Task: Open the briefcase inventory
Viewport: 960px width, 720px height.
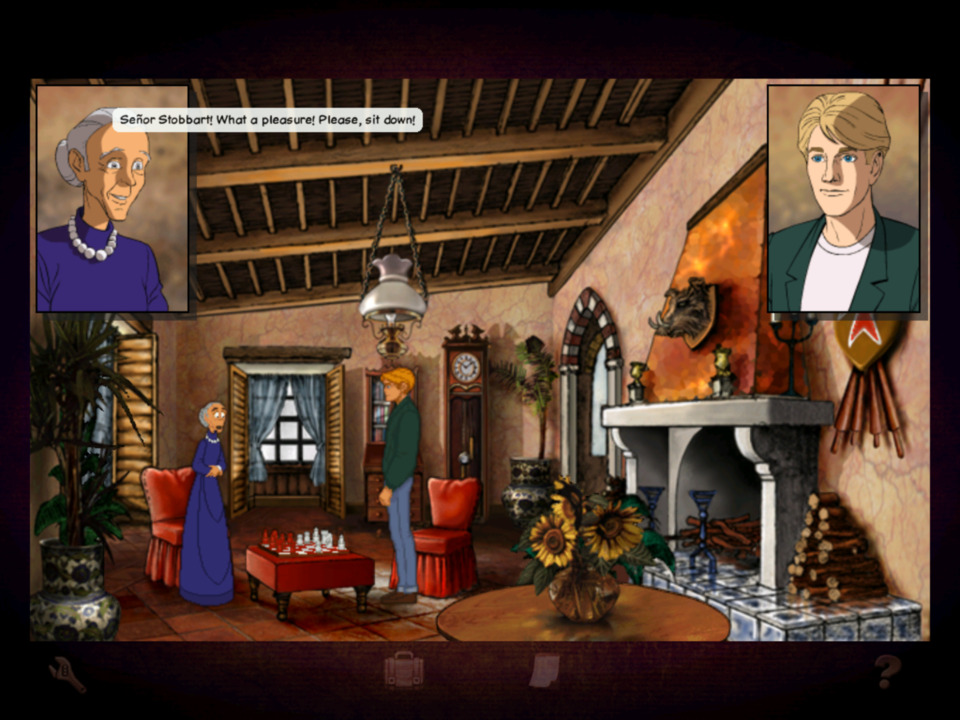Action: 404,670
